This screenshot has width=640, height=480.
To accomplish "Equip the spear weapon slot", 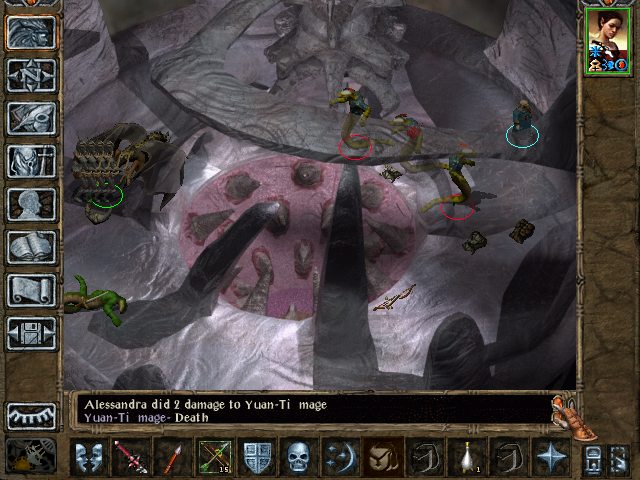I will (172, 457).
